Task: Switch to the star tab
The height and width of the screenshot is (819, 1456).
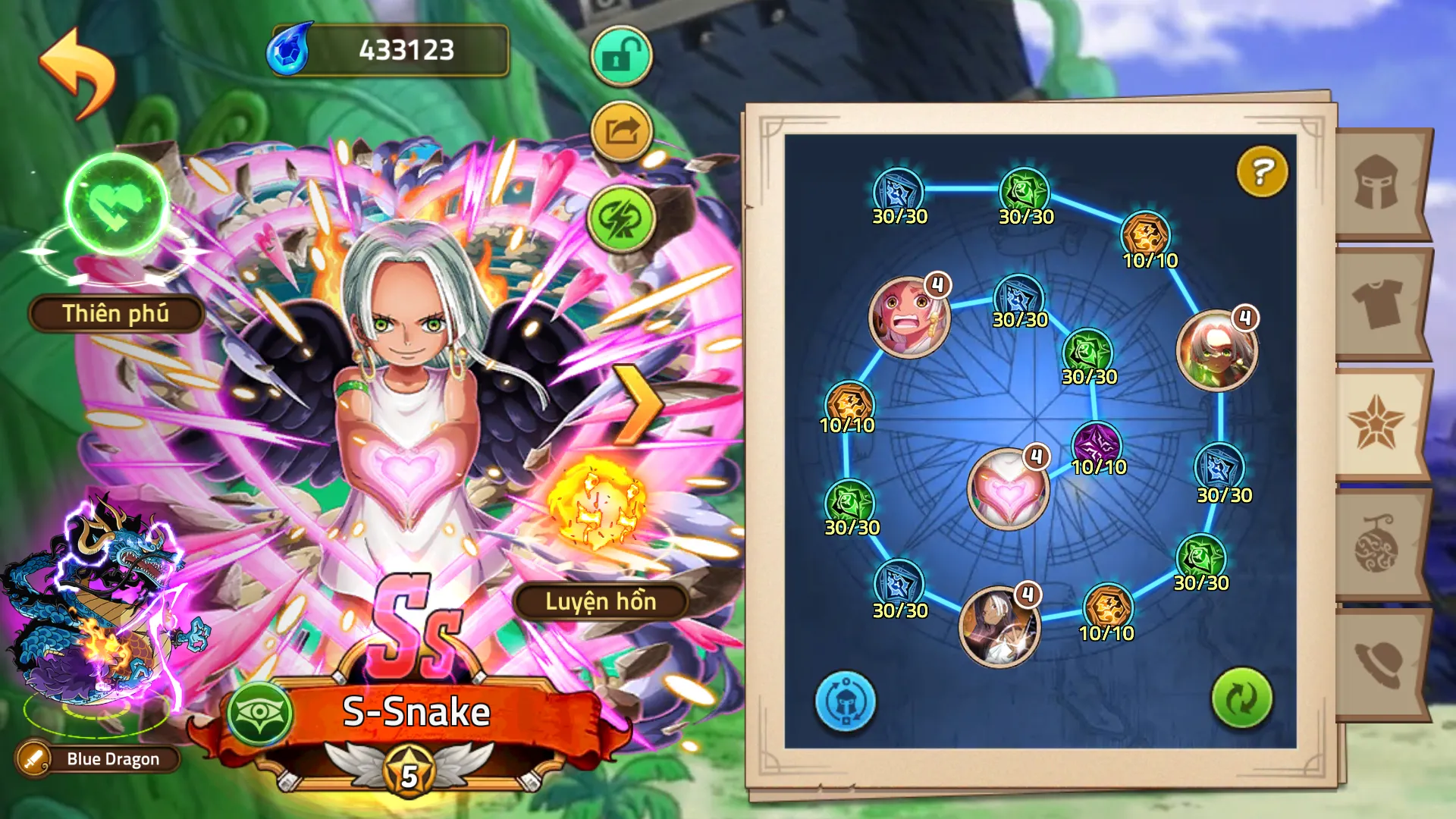Action: pyautogui.click(x=1376, y=423)
